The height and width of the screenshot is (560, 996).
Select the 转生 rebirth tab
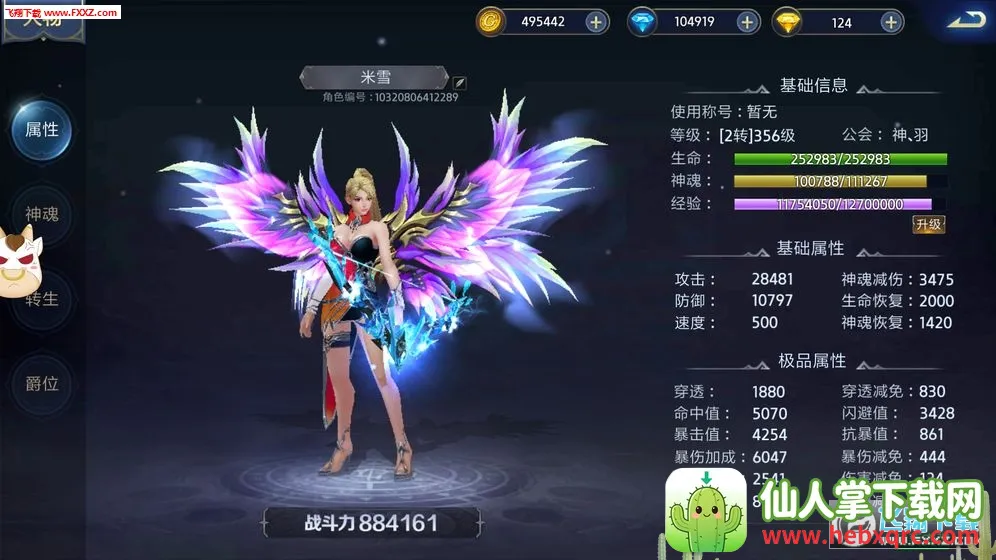pyautogui.click(x=42, y=299)
